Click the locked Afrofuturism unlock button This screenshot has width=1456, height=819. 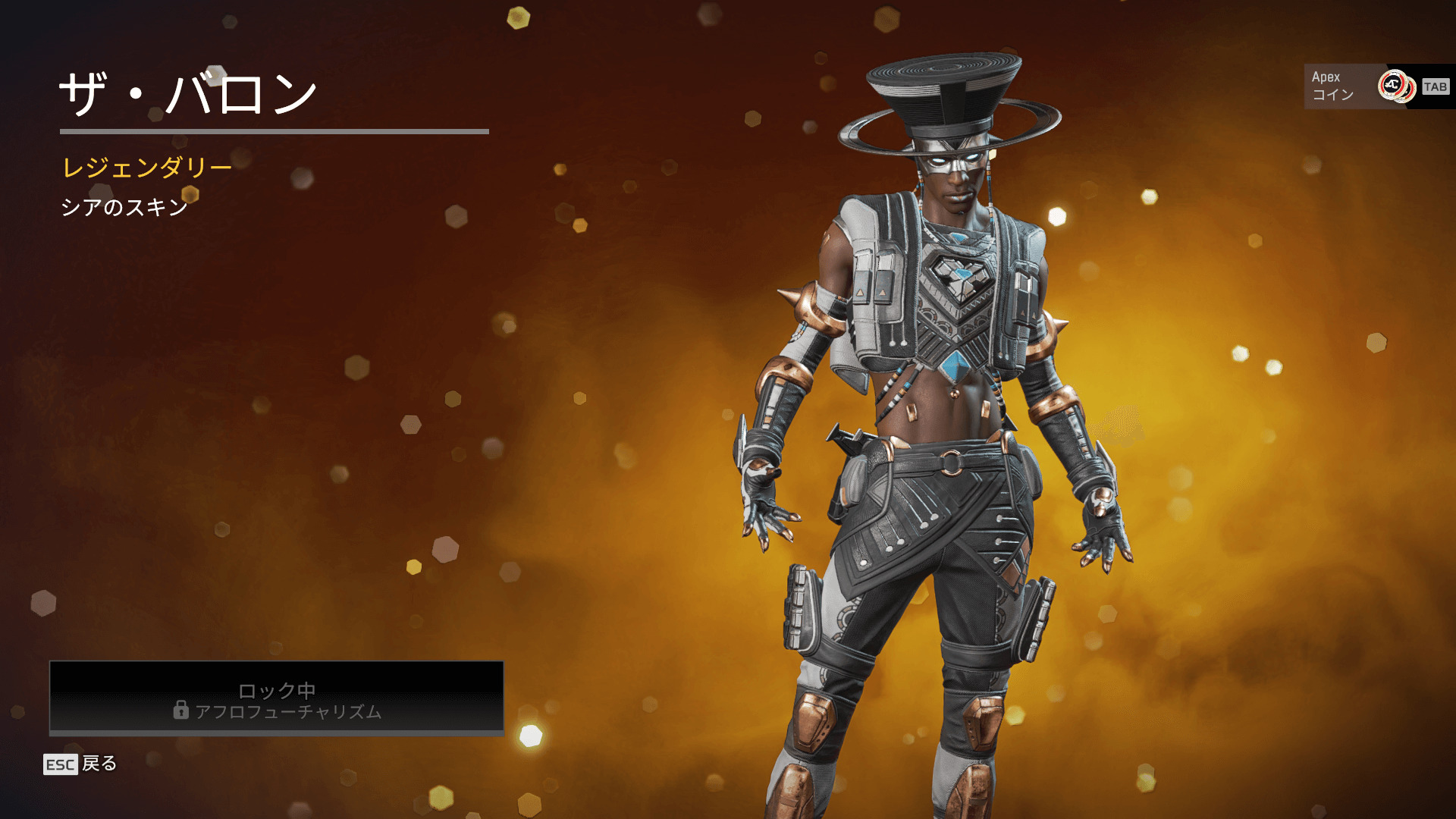click(277, 698)
